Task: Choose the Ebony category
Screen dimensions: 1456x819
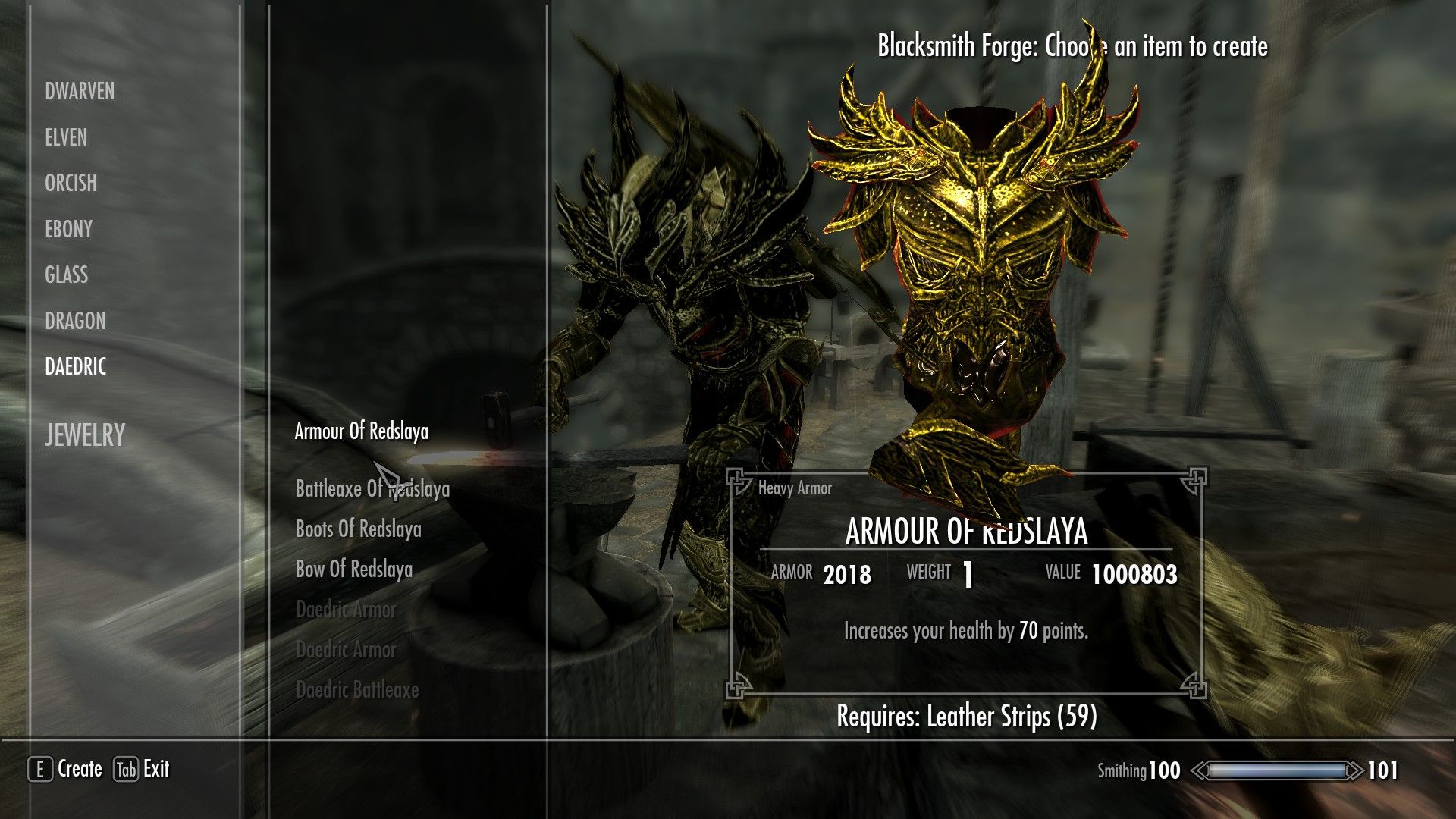Action: pos(68,229)
